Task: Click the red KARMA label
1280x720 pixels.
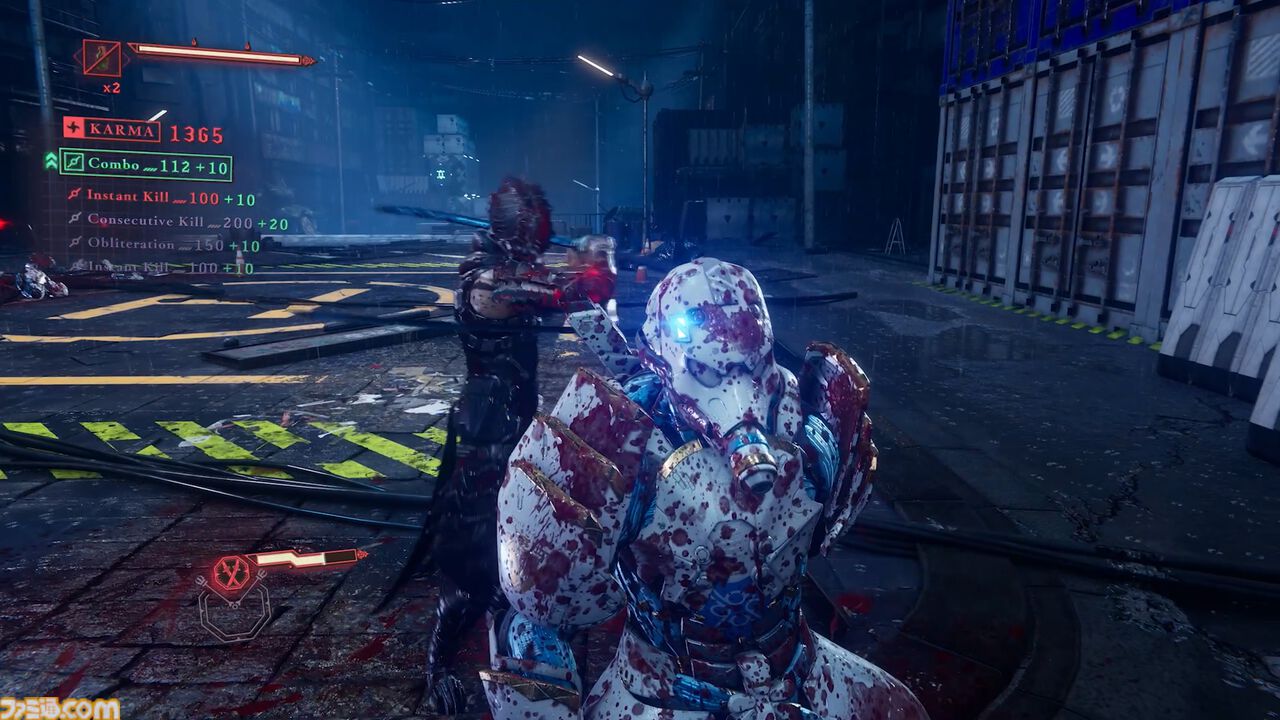Action: click(x=112, y=130)
